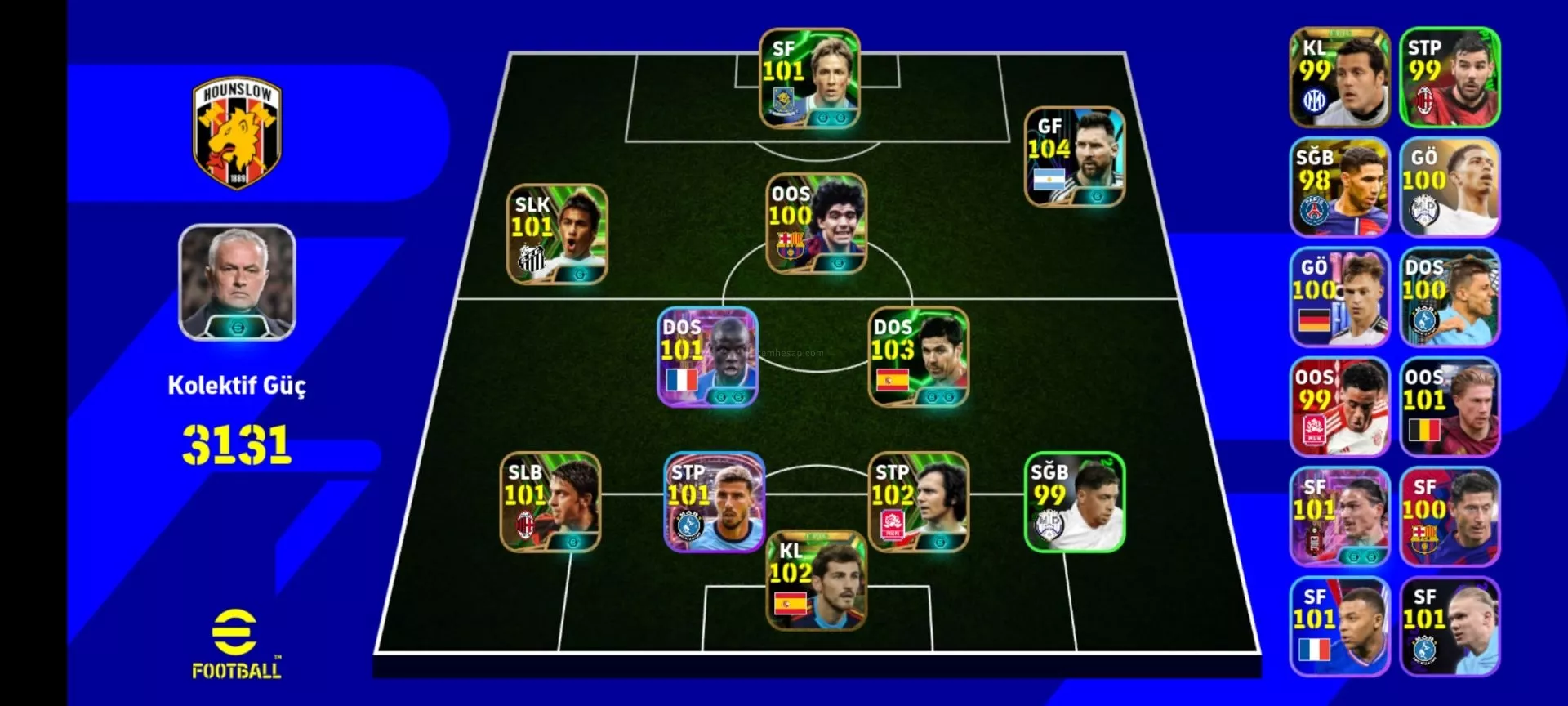
Task: Select the DOS 103 card with Spain flag
Action: tap(918, 356)
